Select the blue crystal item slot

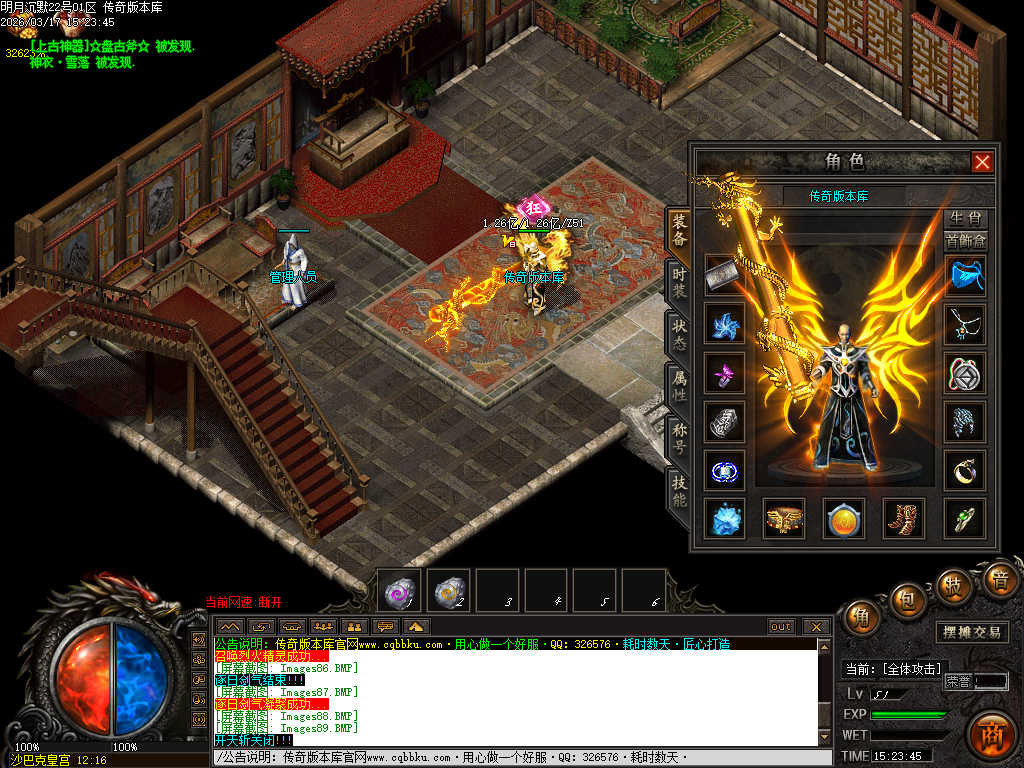(724, 518)
